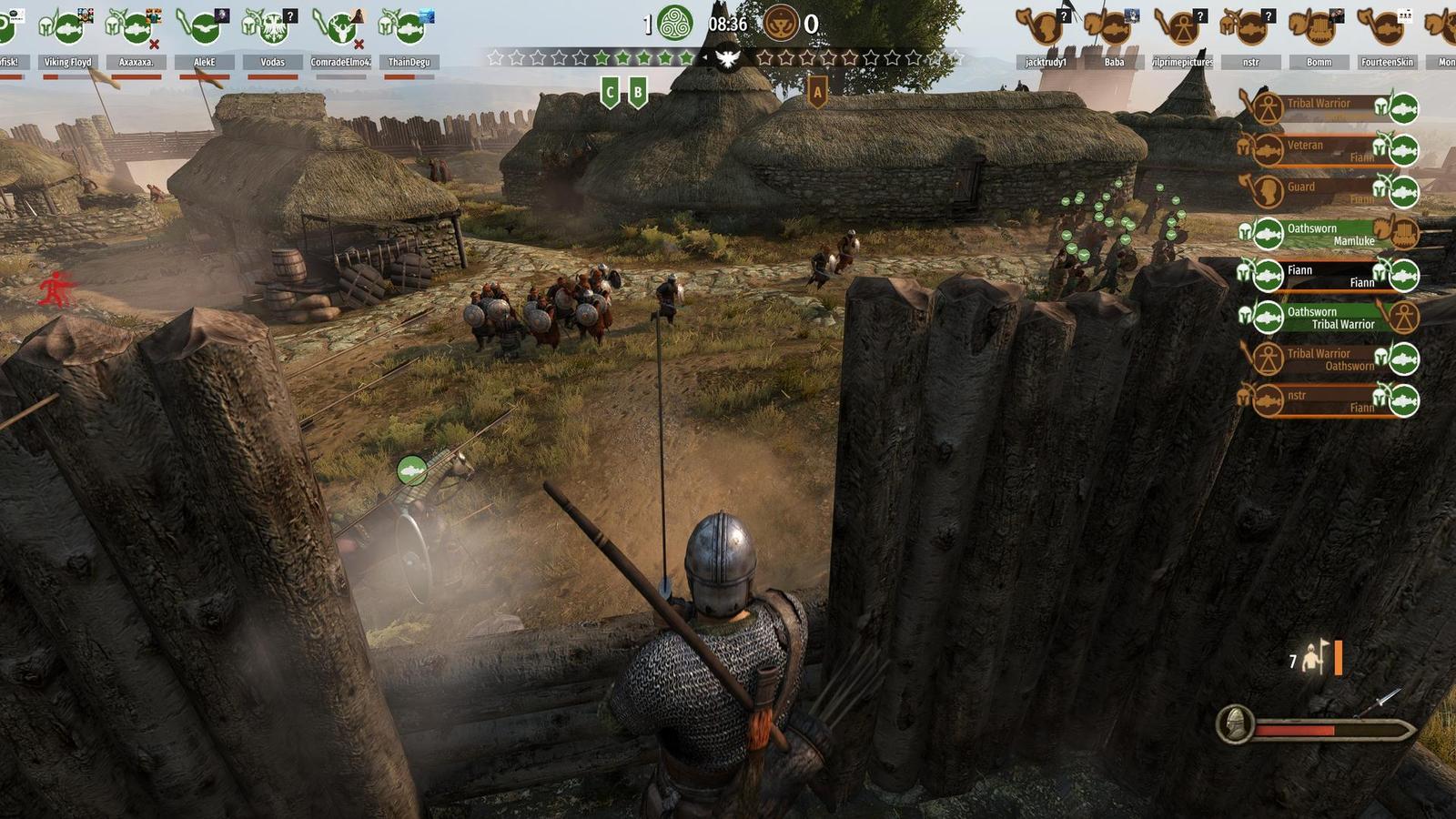
Task: Click the green triskelion team emblem
Action: 675,24
